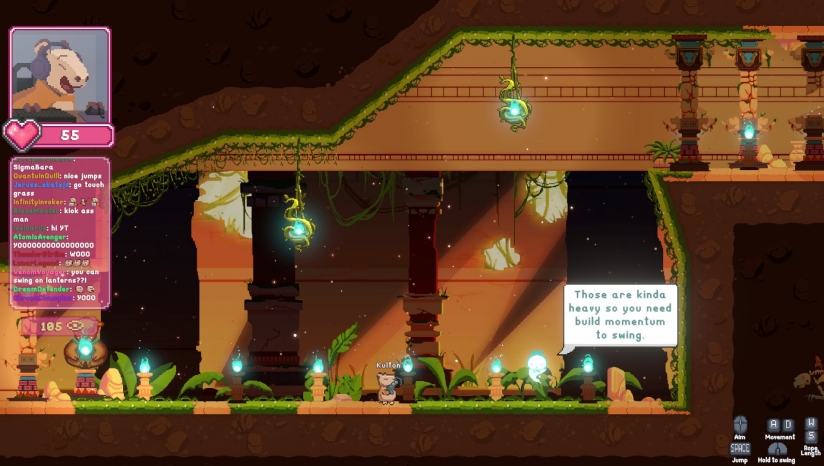This screenshot has height=466, width=824.
Task: Select the stream chat message panel
Action: (60, 232)
